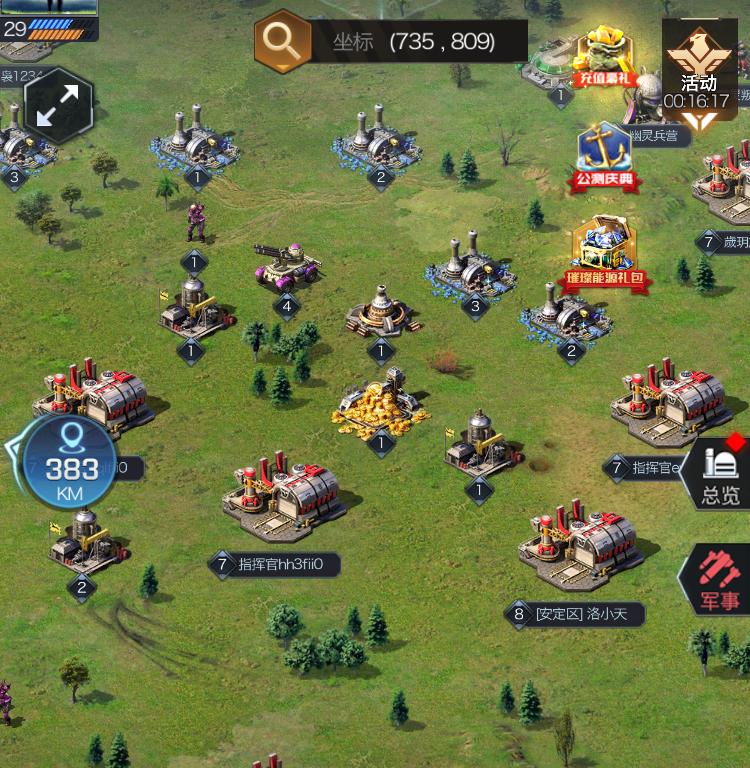Open the magnifier search button
Screen dimensions: 750x768
click(283, 41)
